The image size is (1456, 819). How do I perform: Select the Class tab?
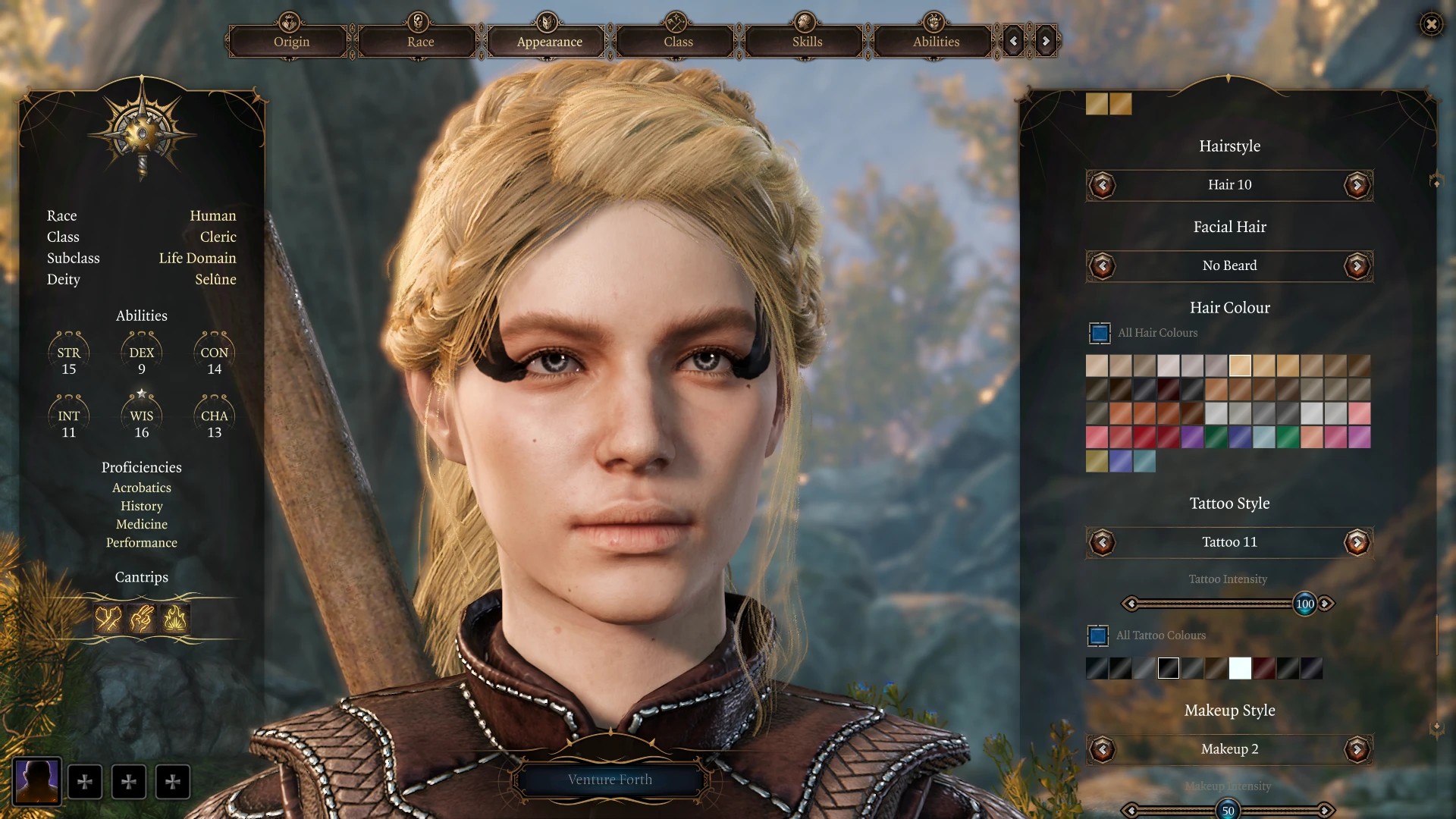pyautogui.click(x=678, y=42)
